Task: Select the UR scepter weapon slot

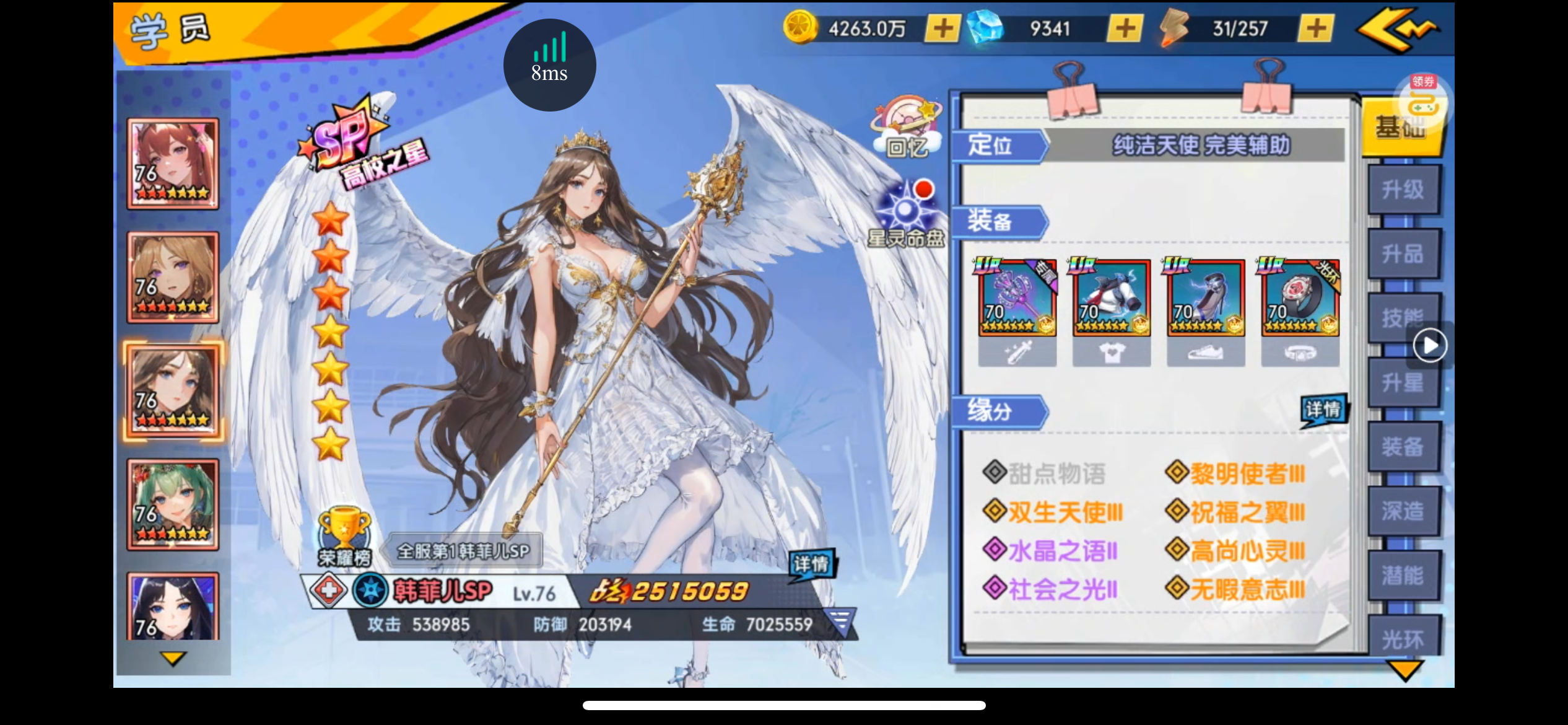Action: point(1017,299)
